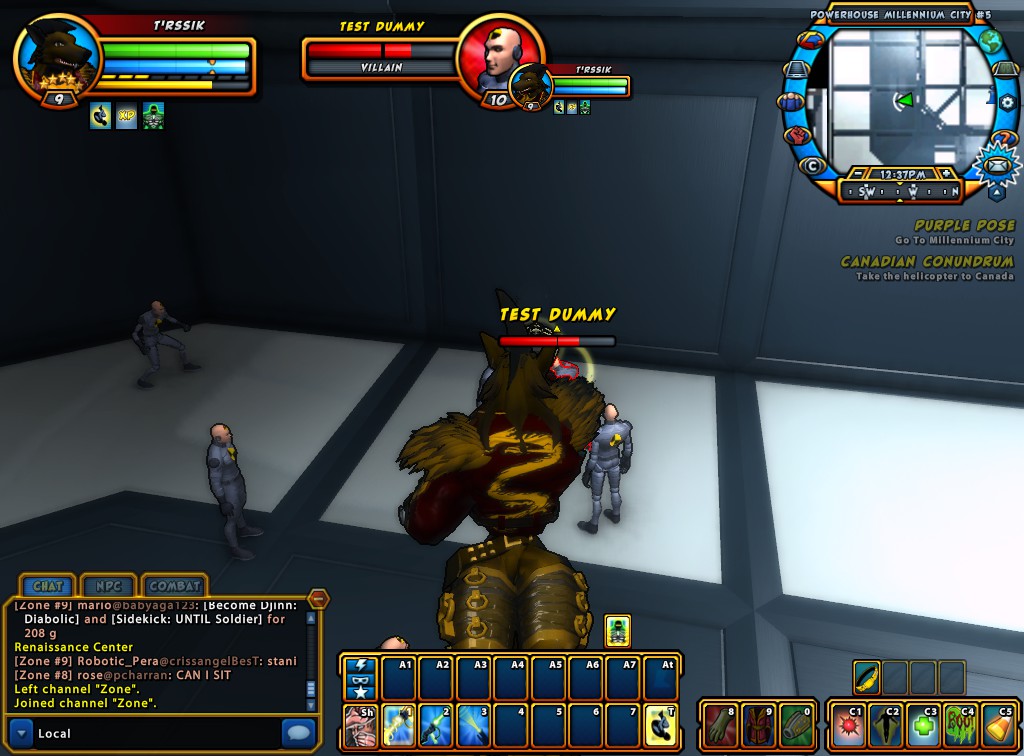Screen dimensions: 1024x756
Task: Activate the travel power in slot T
Action: [x=661, y=725]
